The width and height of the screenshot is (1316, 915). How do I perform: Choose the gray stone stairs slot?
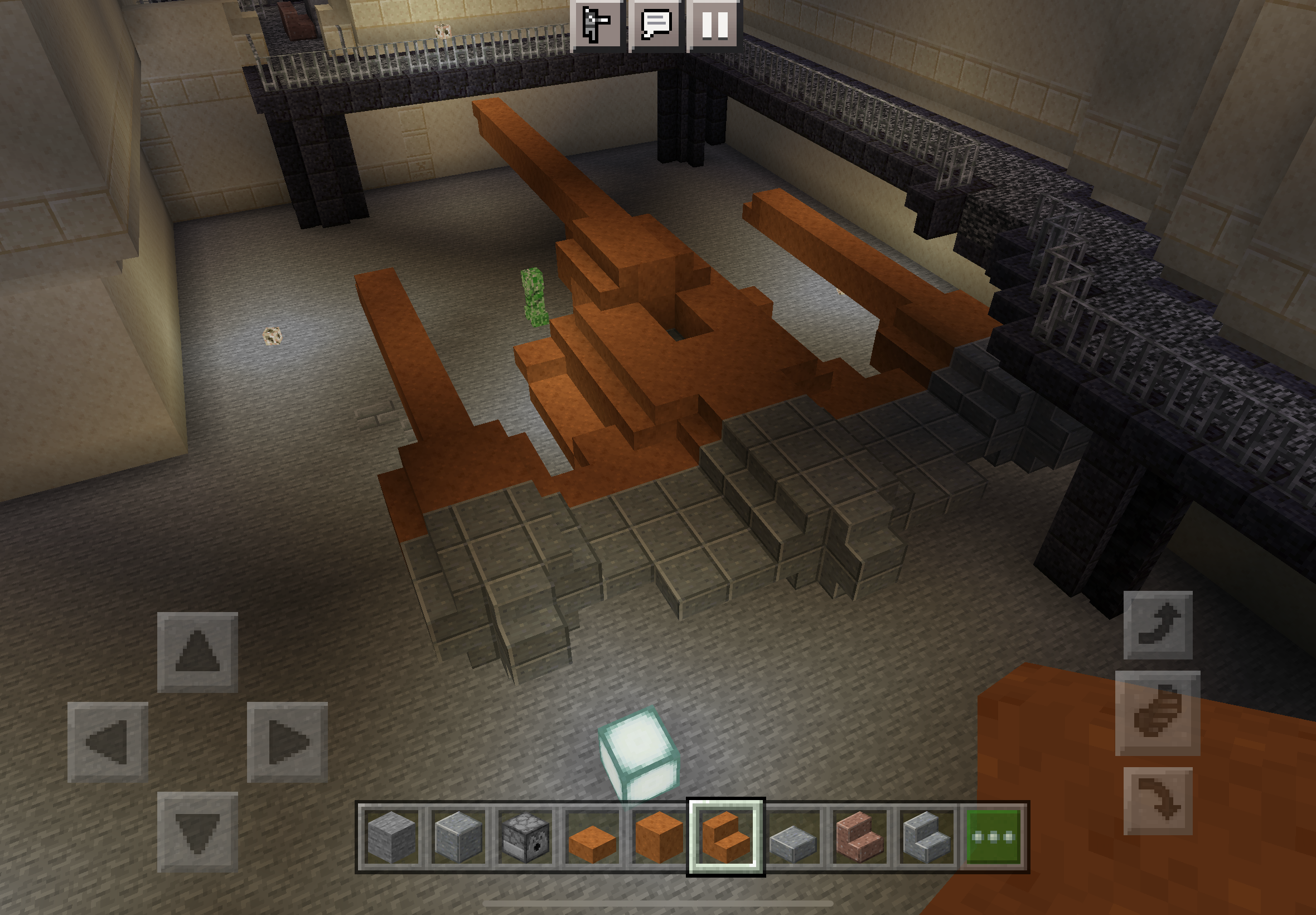(x=926, y=837)
